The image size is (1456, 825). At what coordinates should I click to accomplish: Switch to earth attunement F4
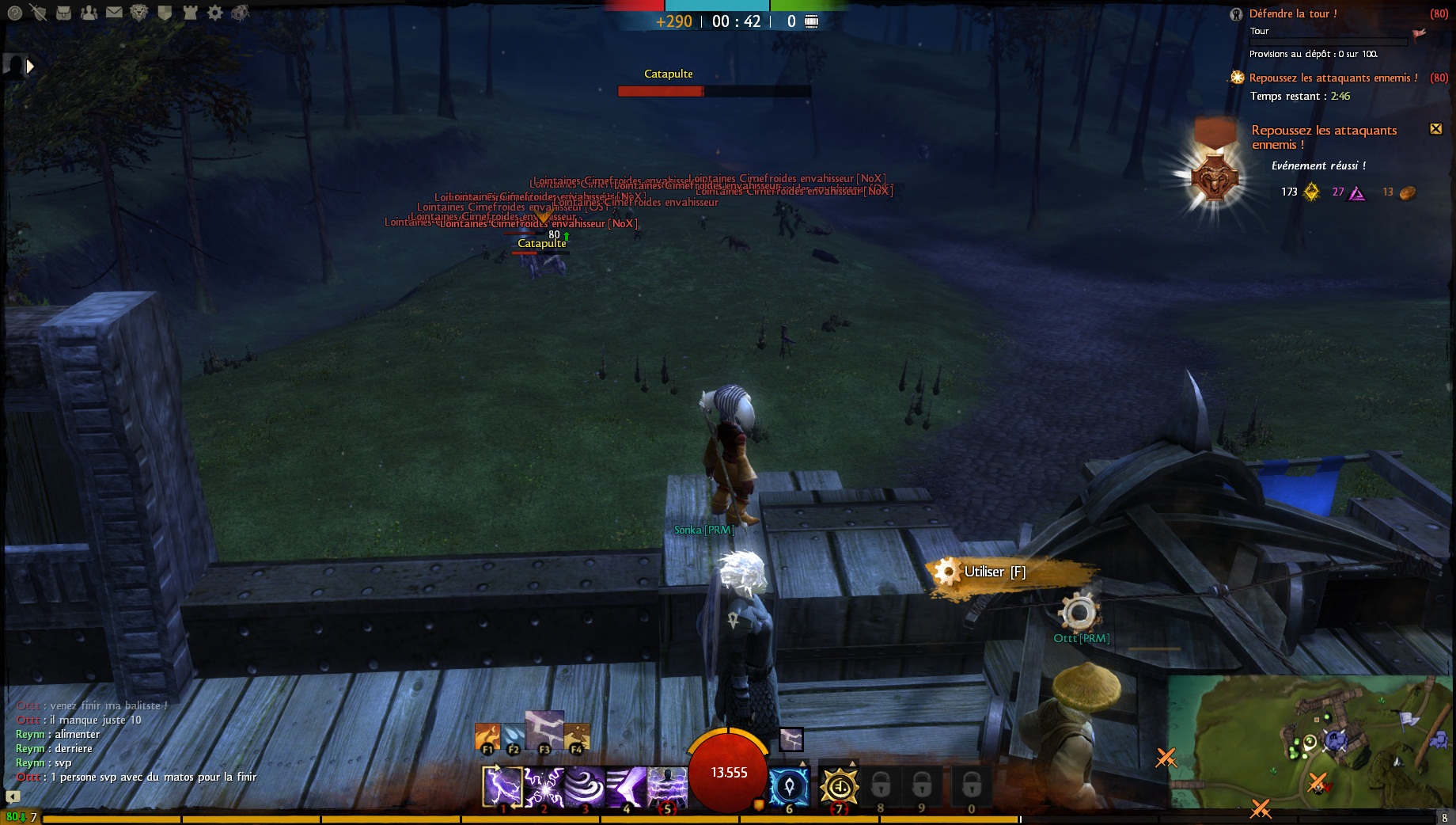(x=576, y=737)
